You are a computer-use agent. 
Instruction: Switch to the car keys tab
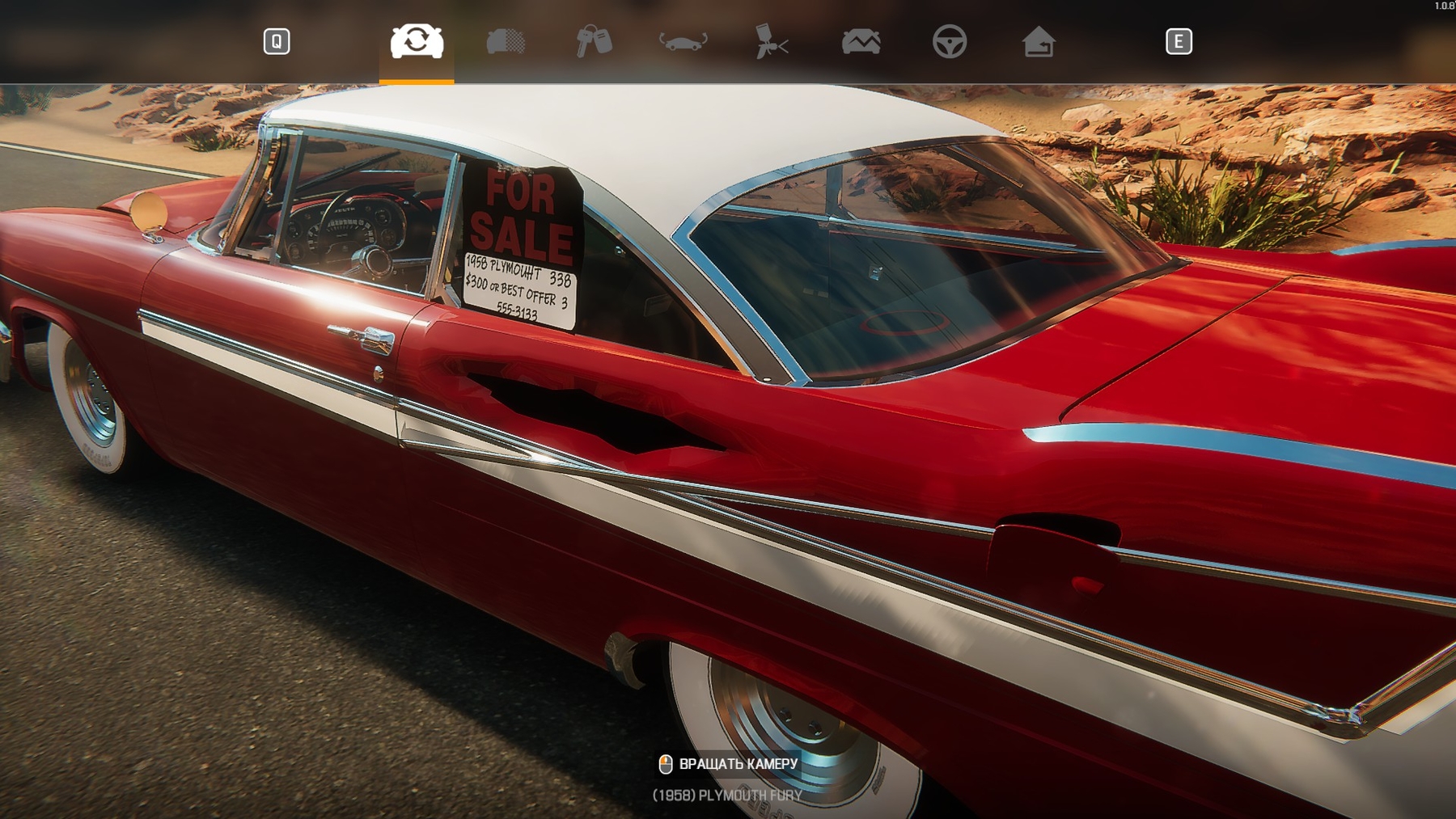[x=594, y=41]
